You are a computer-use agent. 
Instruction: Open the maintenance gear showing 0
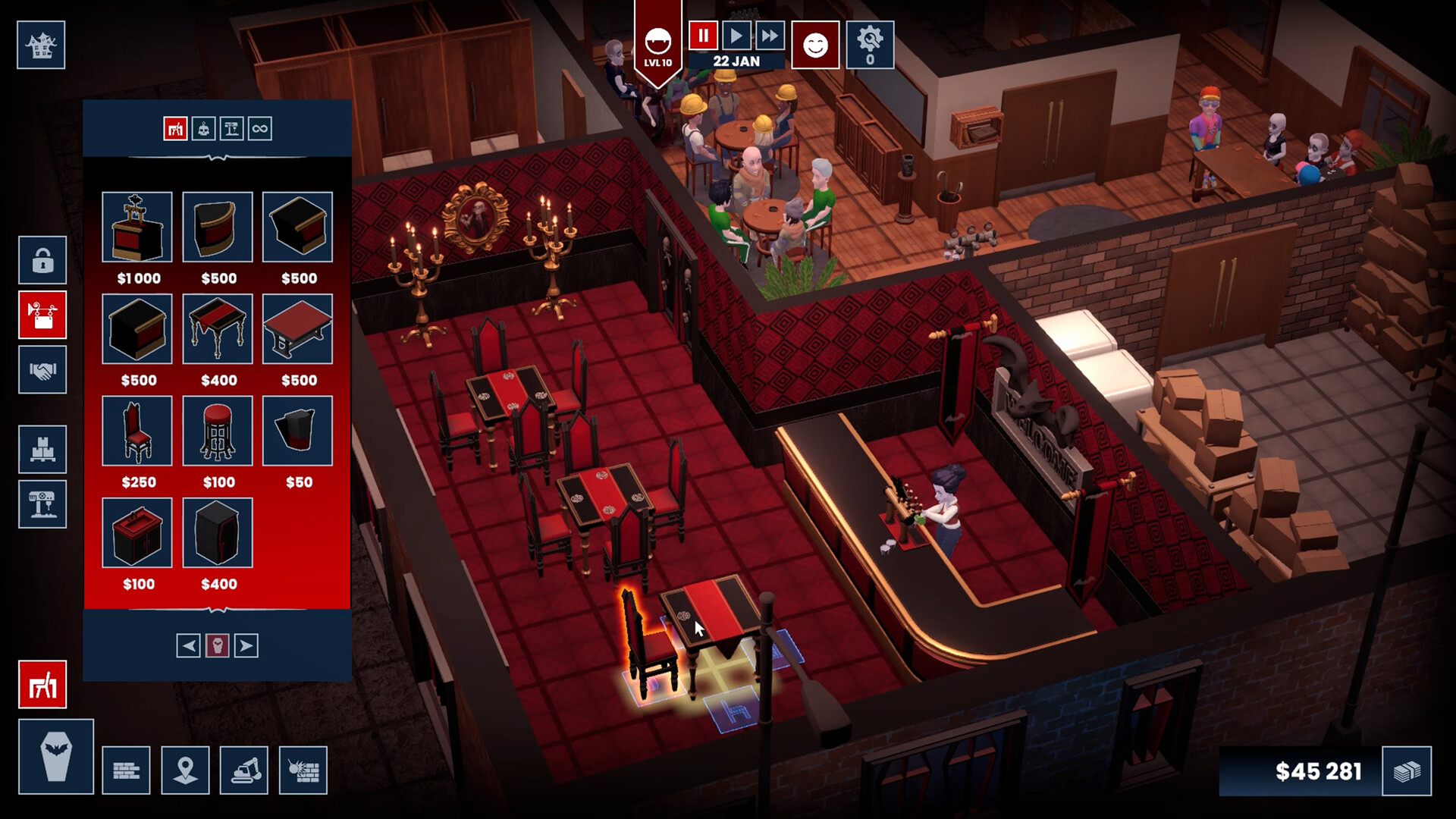point(869,45)
